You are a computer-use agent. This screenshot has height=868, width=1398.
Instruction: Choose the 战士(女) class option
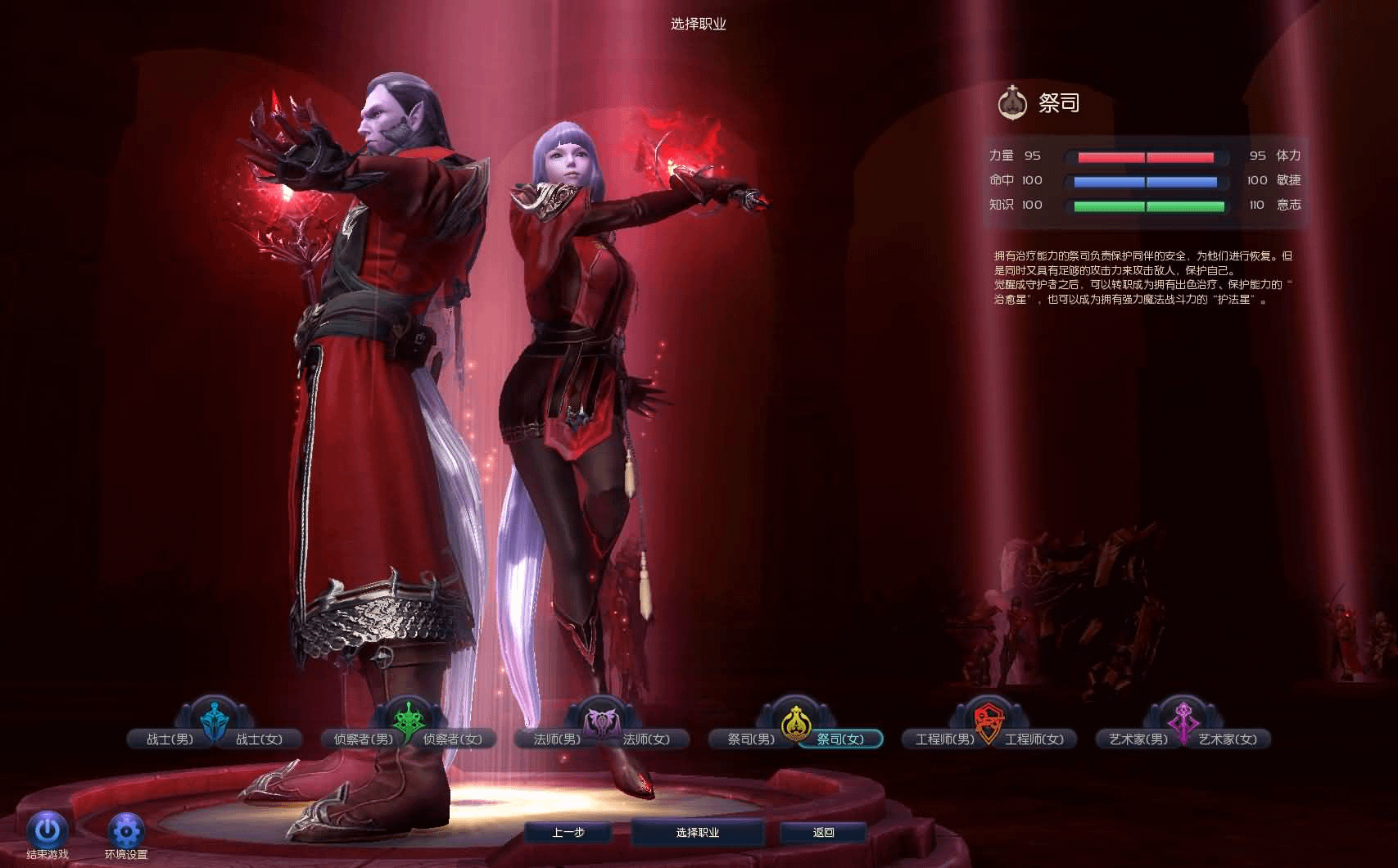260,739
